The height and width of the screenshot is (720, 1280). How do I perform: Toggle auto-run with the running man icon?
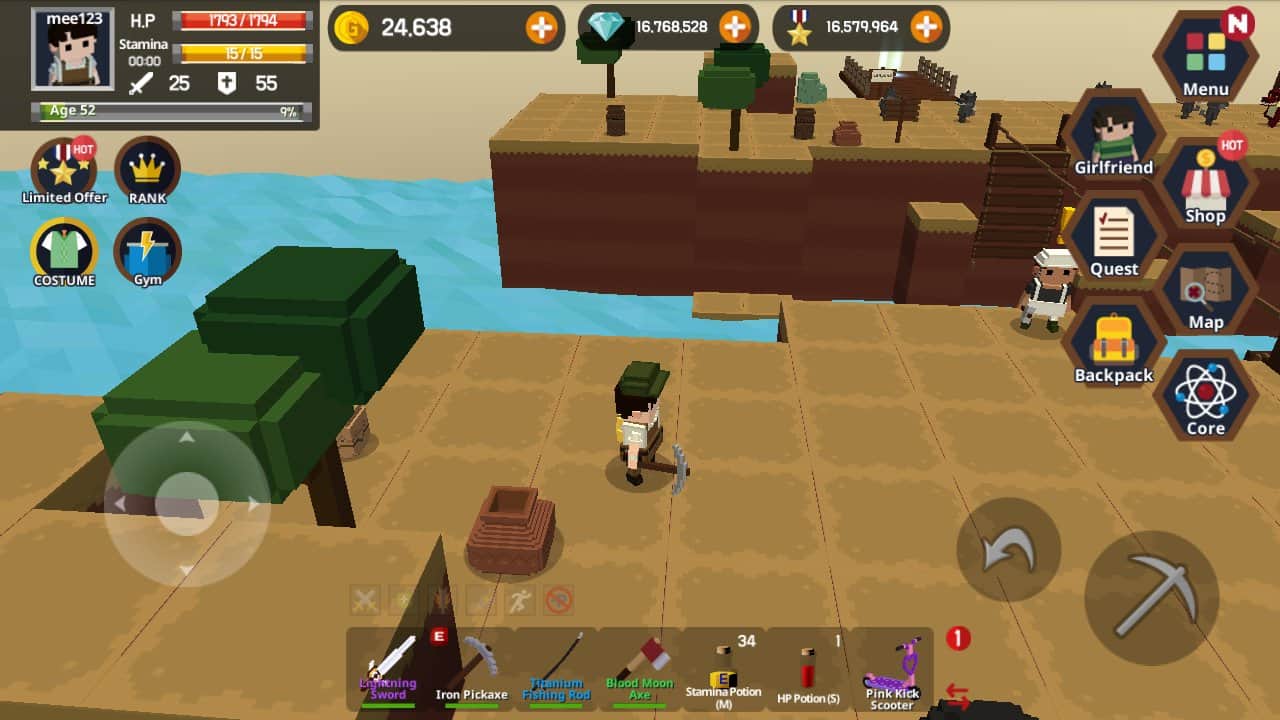[519, 600]
